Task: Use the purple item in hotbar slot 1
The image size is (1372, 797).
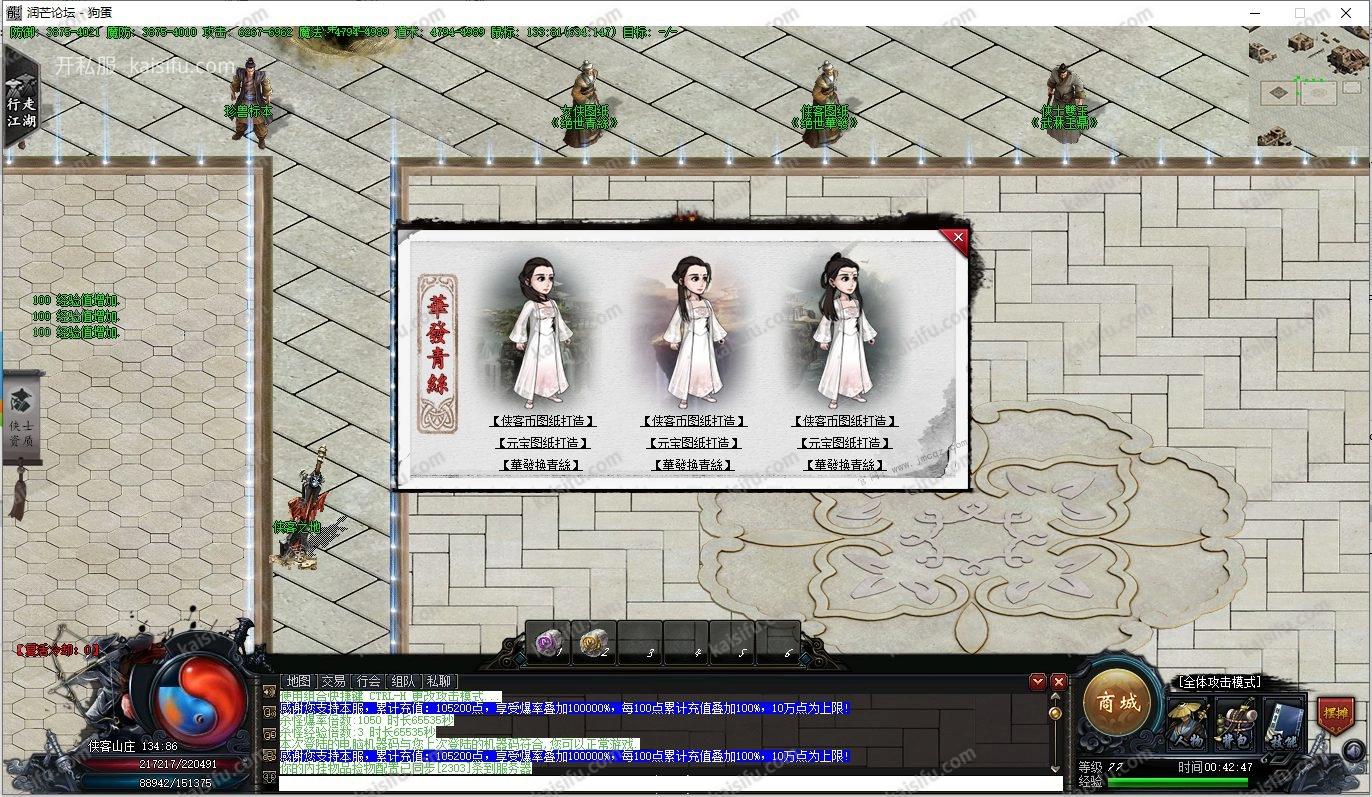Action: 546,642
